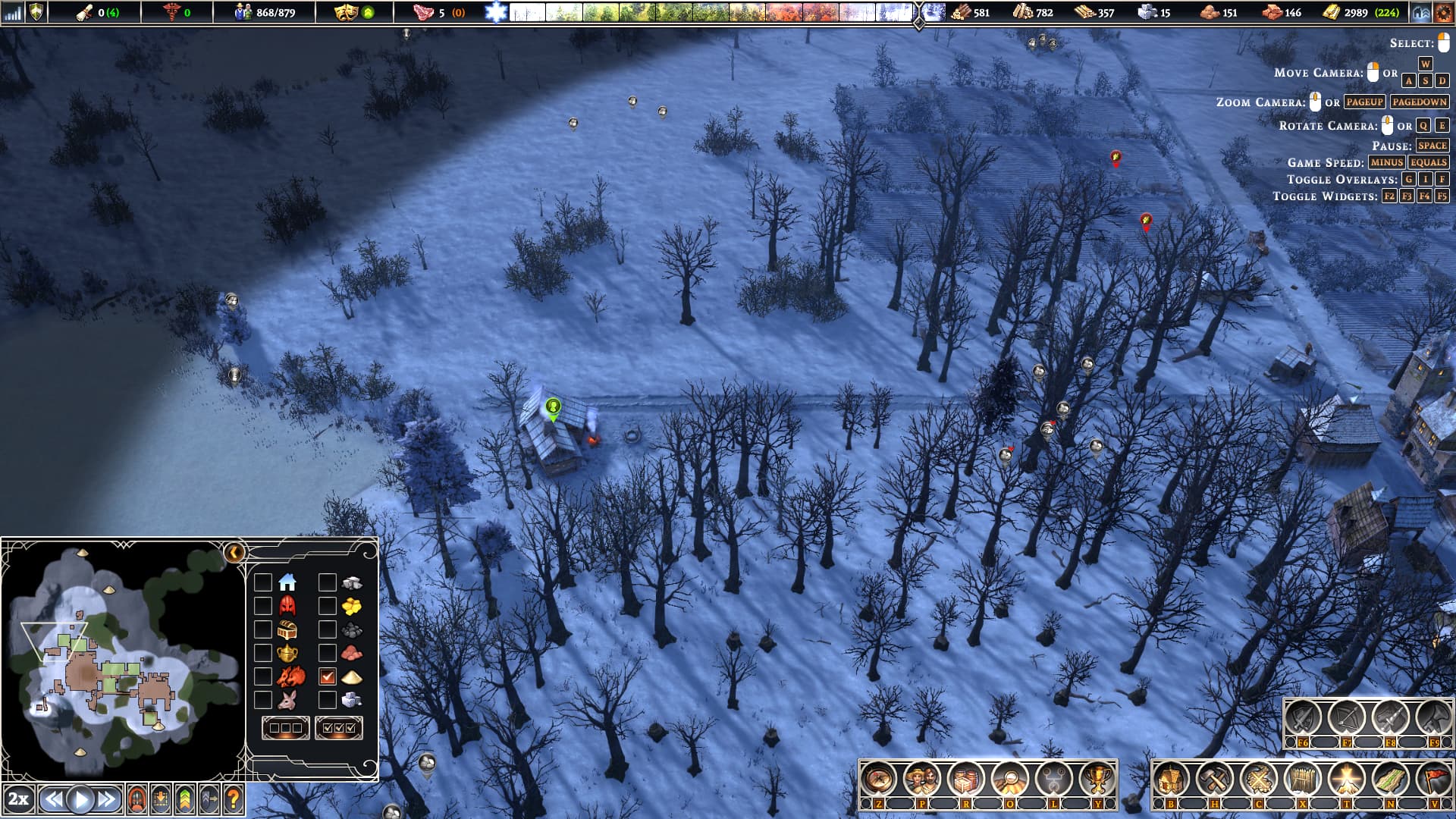
Task: Toggle the sand resource overlay checkbox
Action: pyautogui.click(x=328, y=676)
